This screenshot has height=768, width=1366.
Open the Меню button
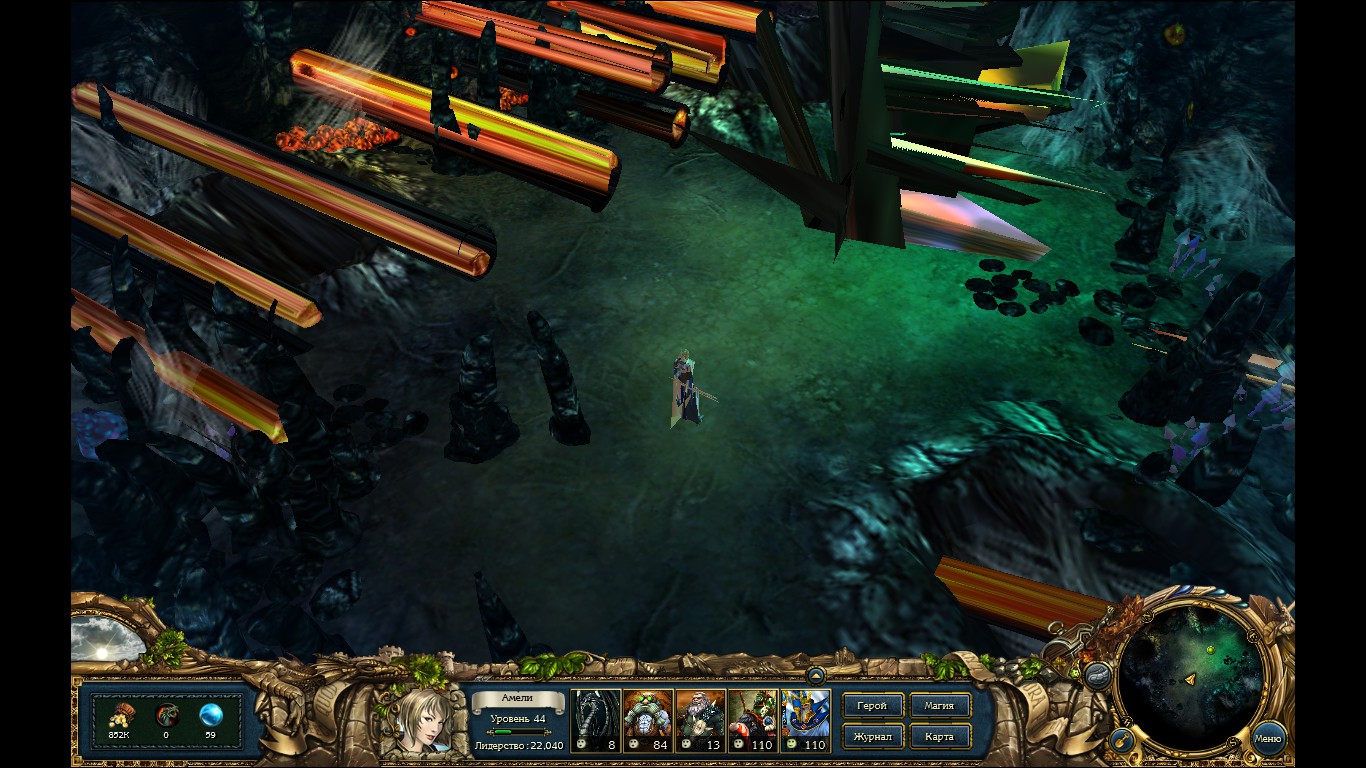(x=1270, y=739)
